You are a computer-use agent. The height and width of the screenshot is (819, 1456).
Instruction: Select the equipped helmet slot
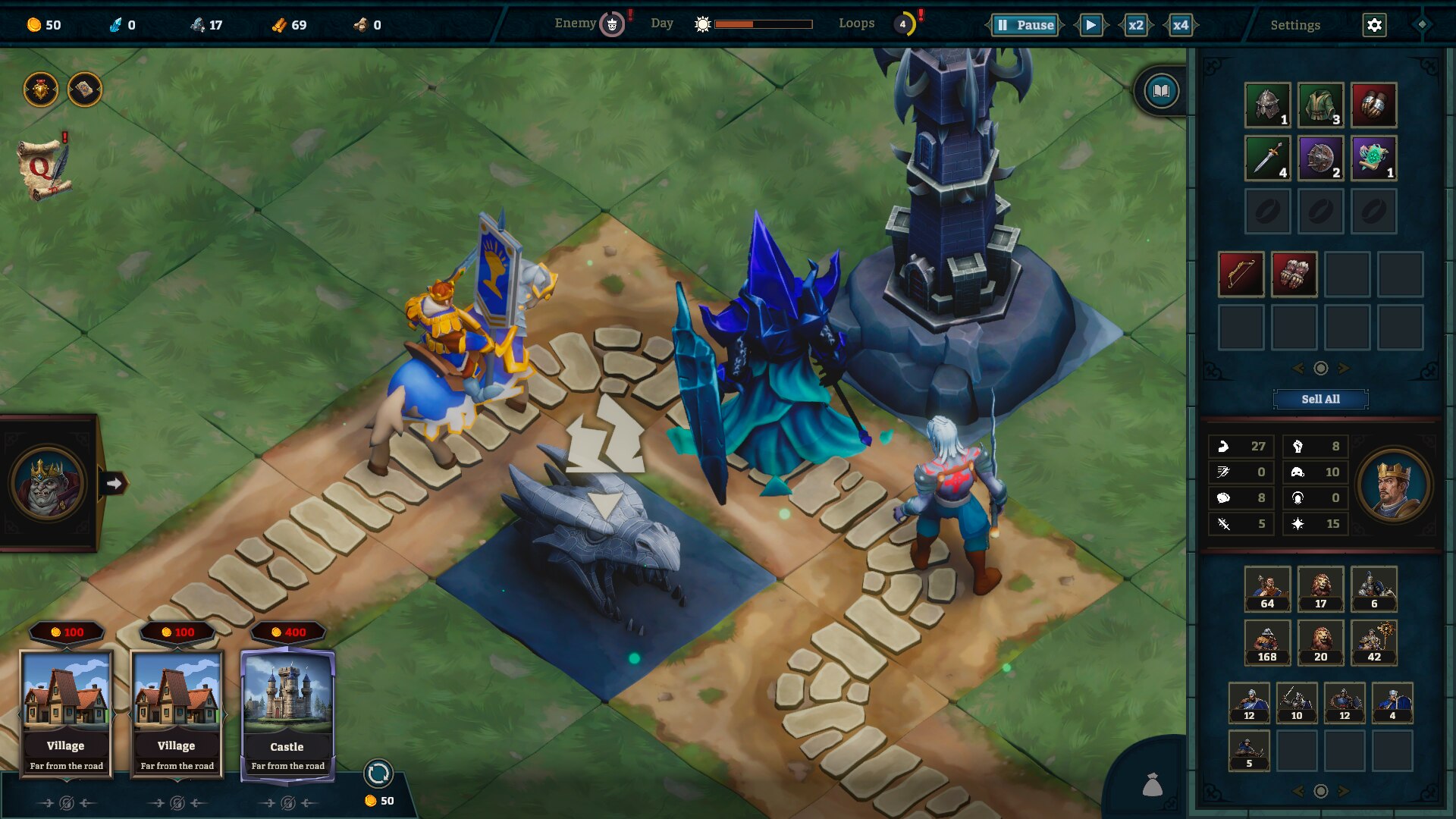point(1267,105)
